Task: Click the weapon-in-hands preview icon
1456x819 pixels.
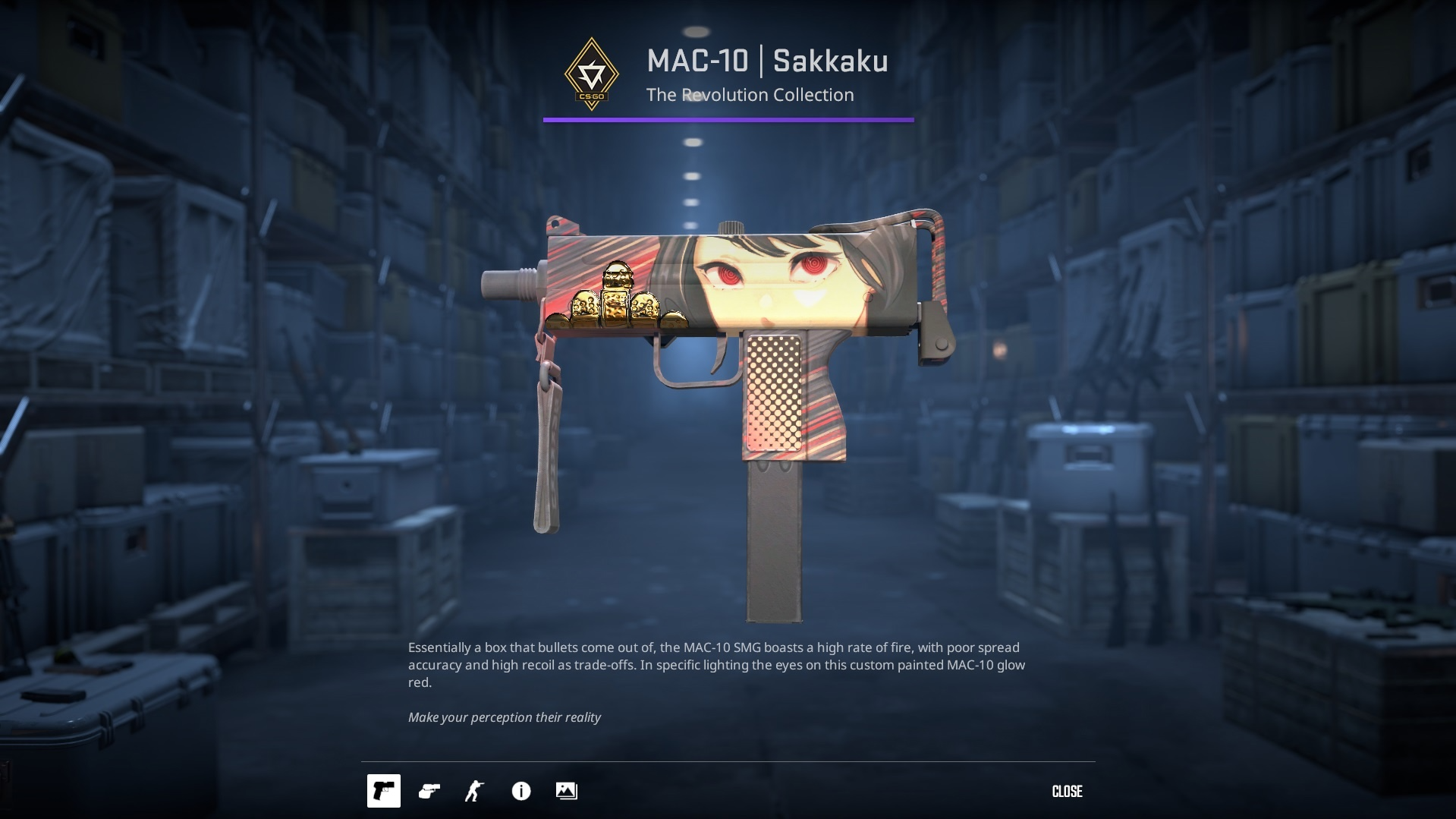Action: click(429, 791)
